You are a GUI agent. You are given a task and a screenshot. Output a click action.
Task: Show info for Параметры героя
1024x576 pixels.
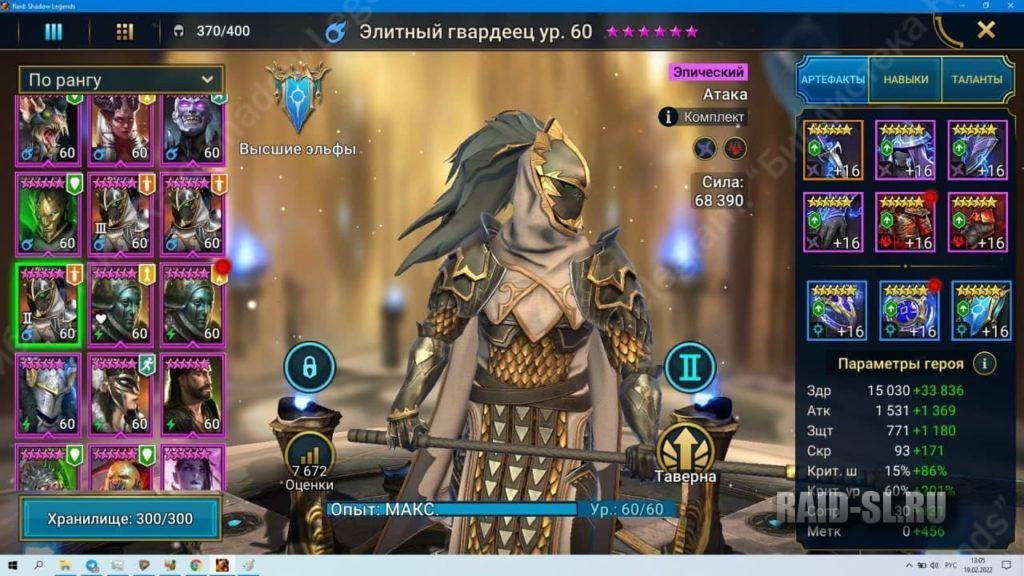click(x=985, y=364)
